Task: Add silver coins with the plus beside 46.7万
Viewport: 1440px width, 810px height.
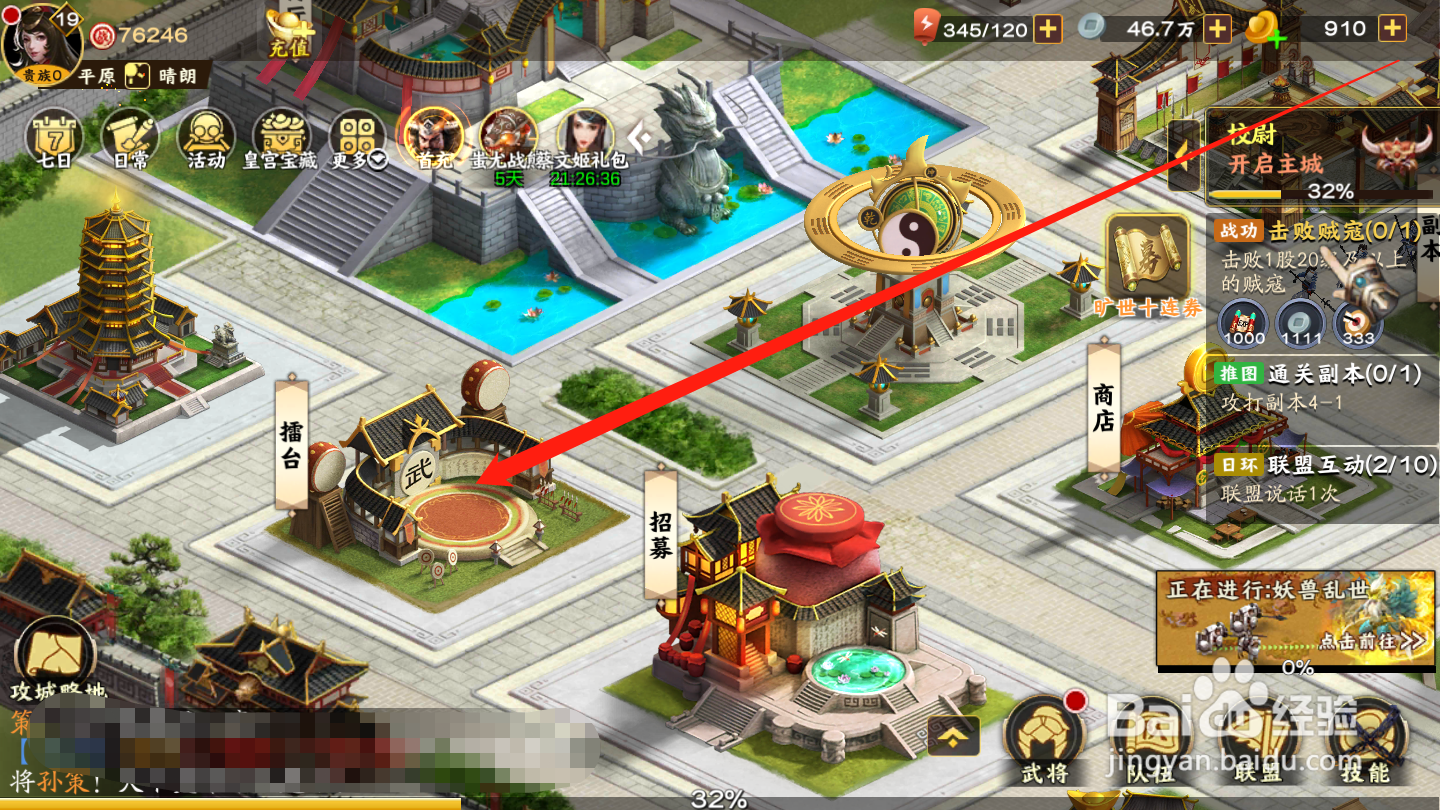Action: [1217, 29]
